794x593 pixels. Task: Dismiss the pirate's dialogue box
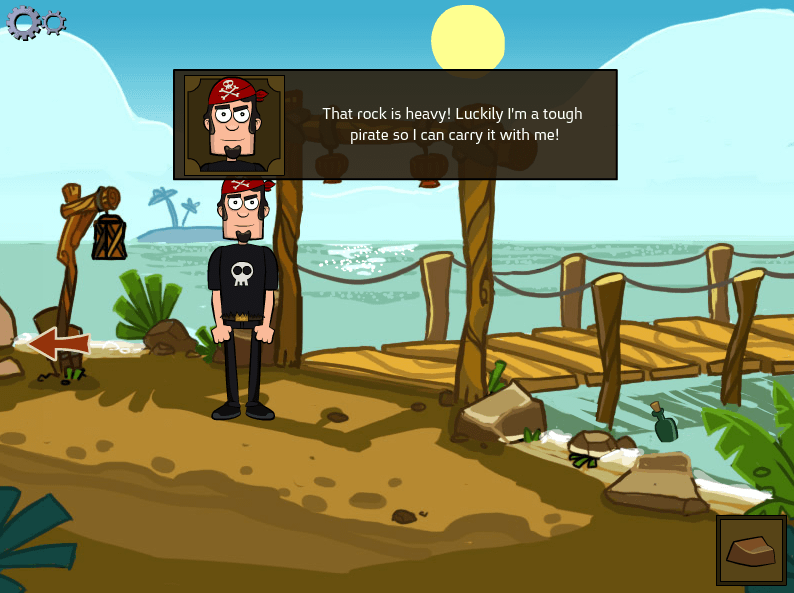(x=450, y=125)
